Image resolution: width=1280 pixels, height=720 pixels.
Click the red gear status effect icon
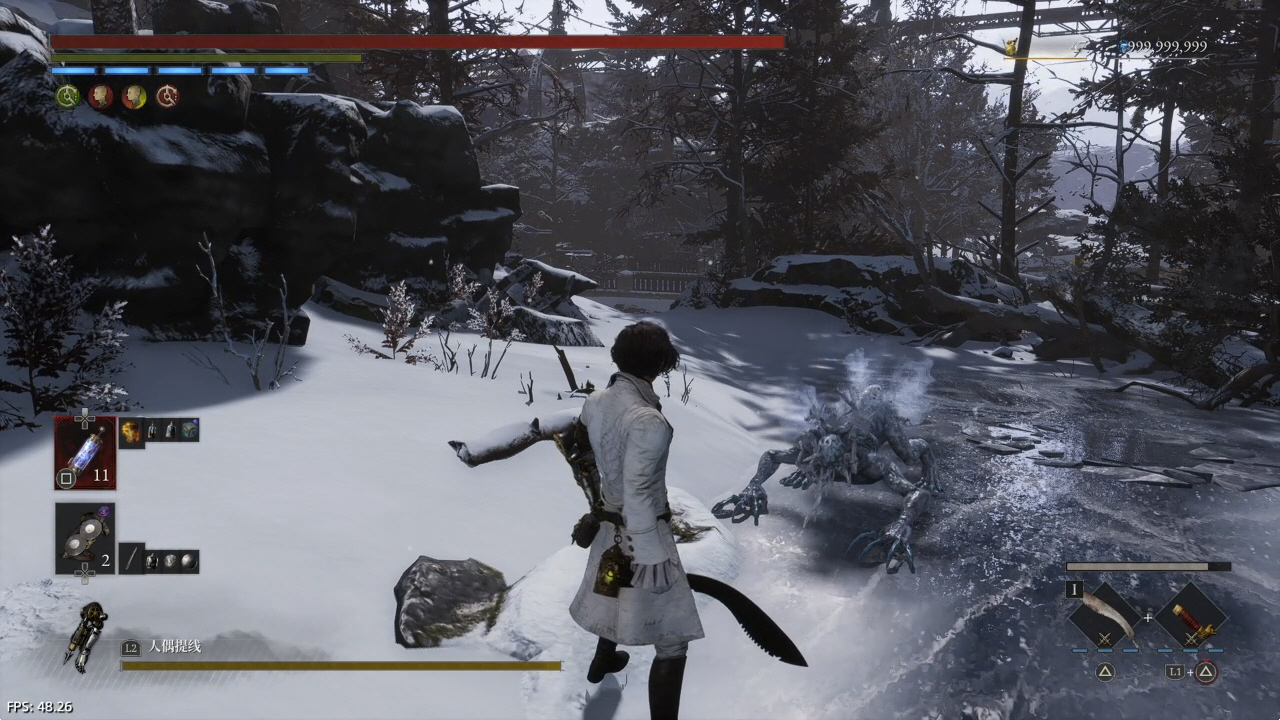click(x=167, y=96)
